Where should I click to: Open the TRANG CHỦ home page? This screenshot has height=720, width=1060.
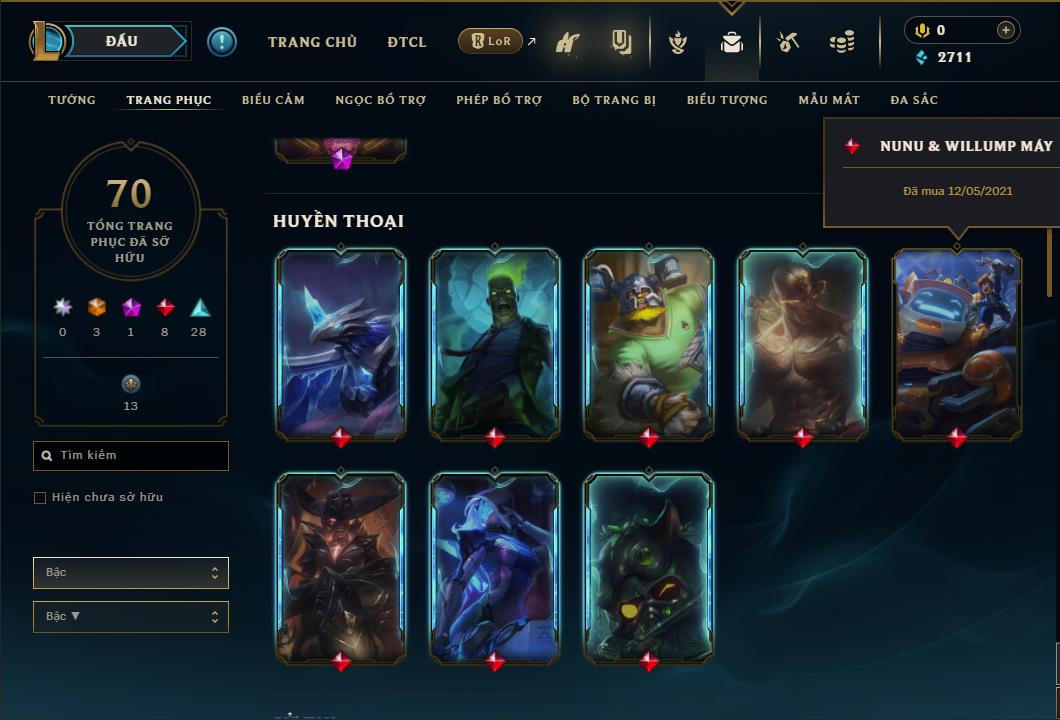tap(312, 42)
